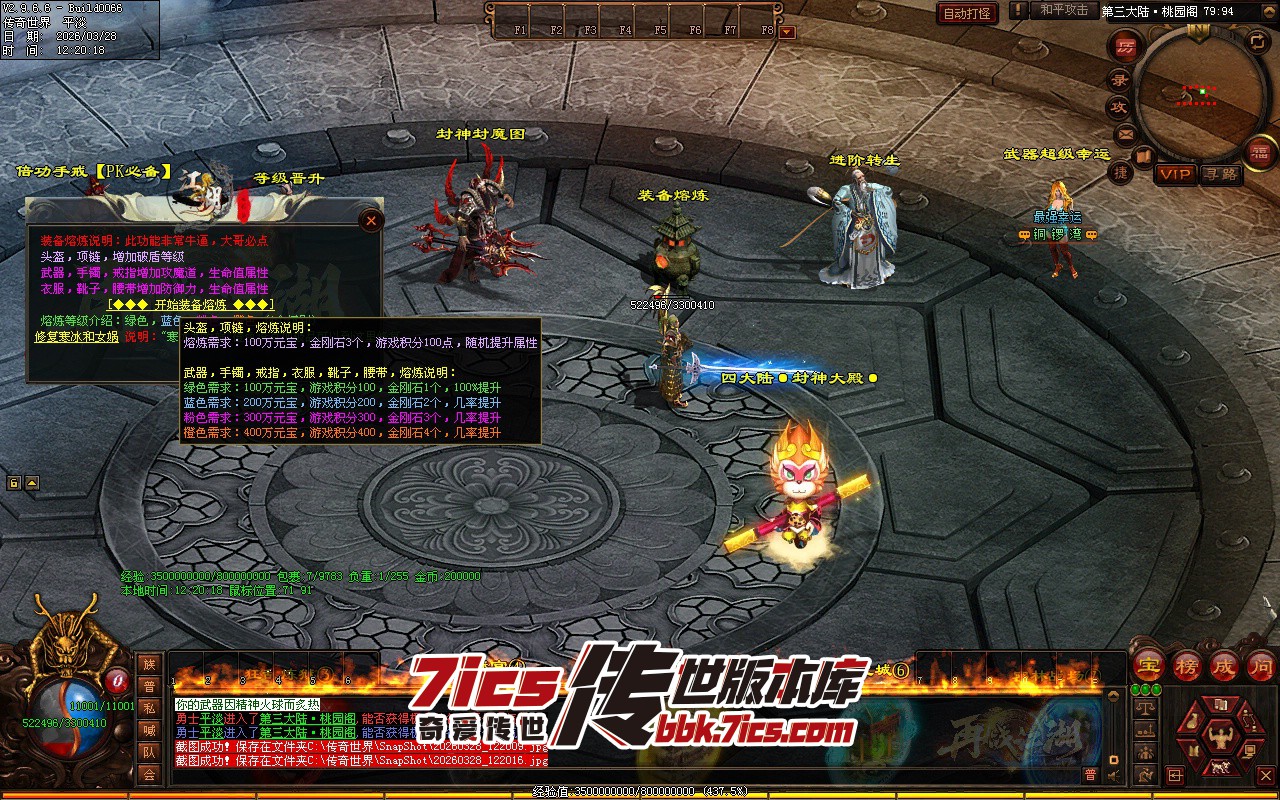The height and width of the screenshot is (800, 1280).
Task: Click the 福 welfare button by minimap
Action: (1258, 151)
